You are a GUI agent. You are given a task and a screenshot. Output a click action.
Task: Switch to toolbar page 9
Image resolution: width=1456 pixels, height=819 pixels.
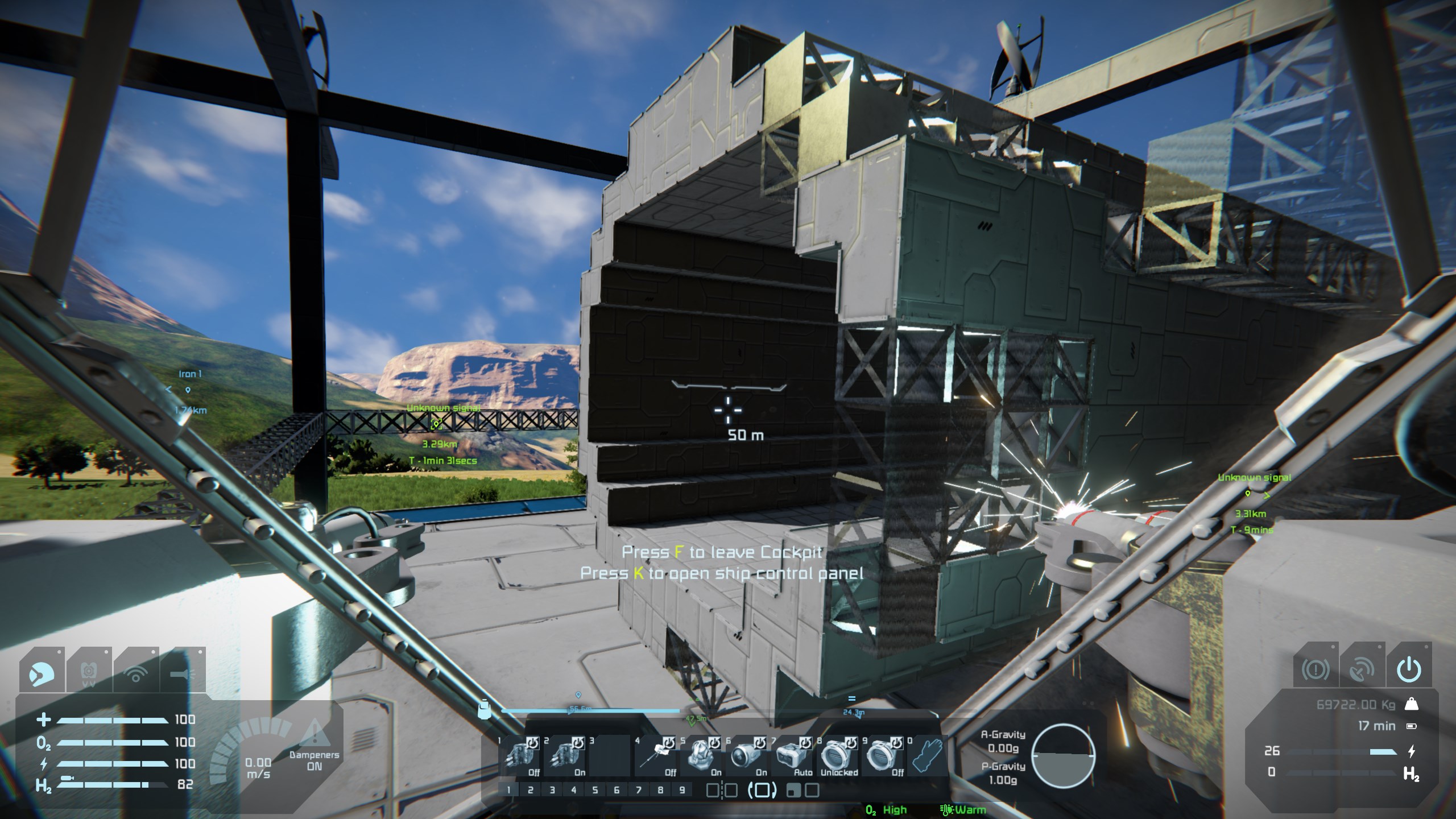[681, 790]
